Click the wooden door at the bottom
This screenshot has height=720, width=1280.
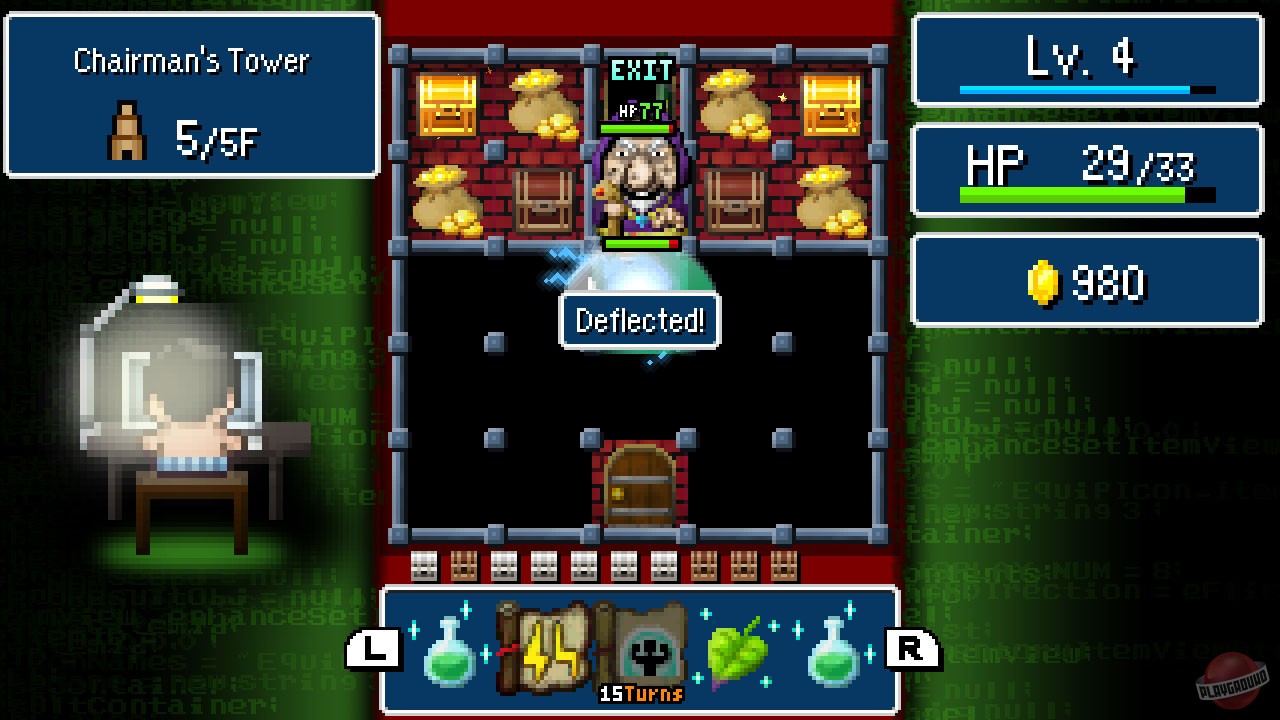[640, 486]
